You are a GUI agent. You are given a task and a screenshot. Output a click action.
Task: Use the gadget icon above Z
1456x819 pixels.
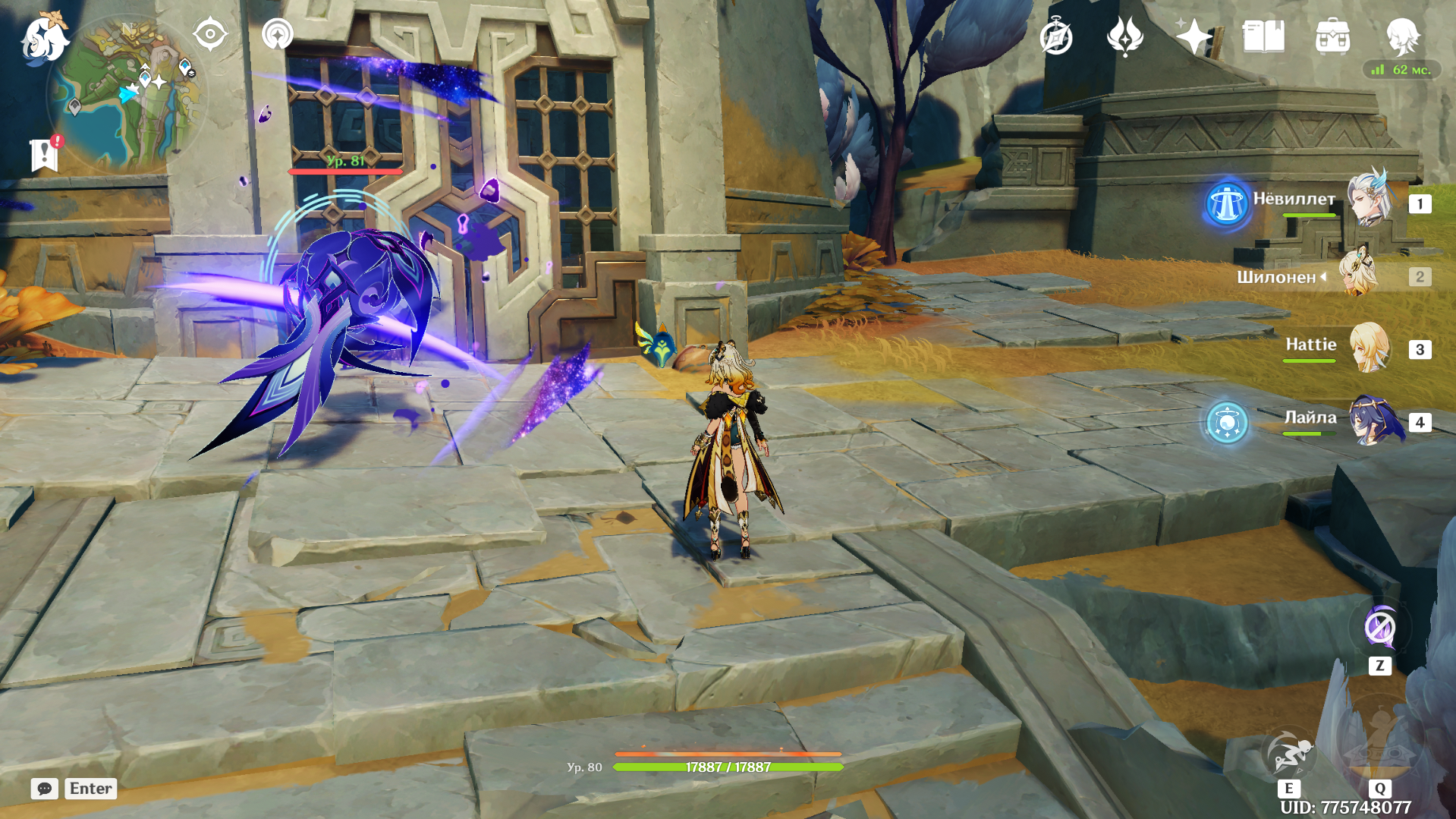(x=1379, y=628)
